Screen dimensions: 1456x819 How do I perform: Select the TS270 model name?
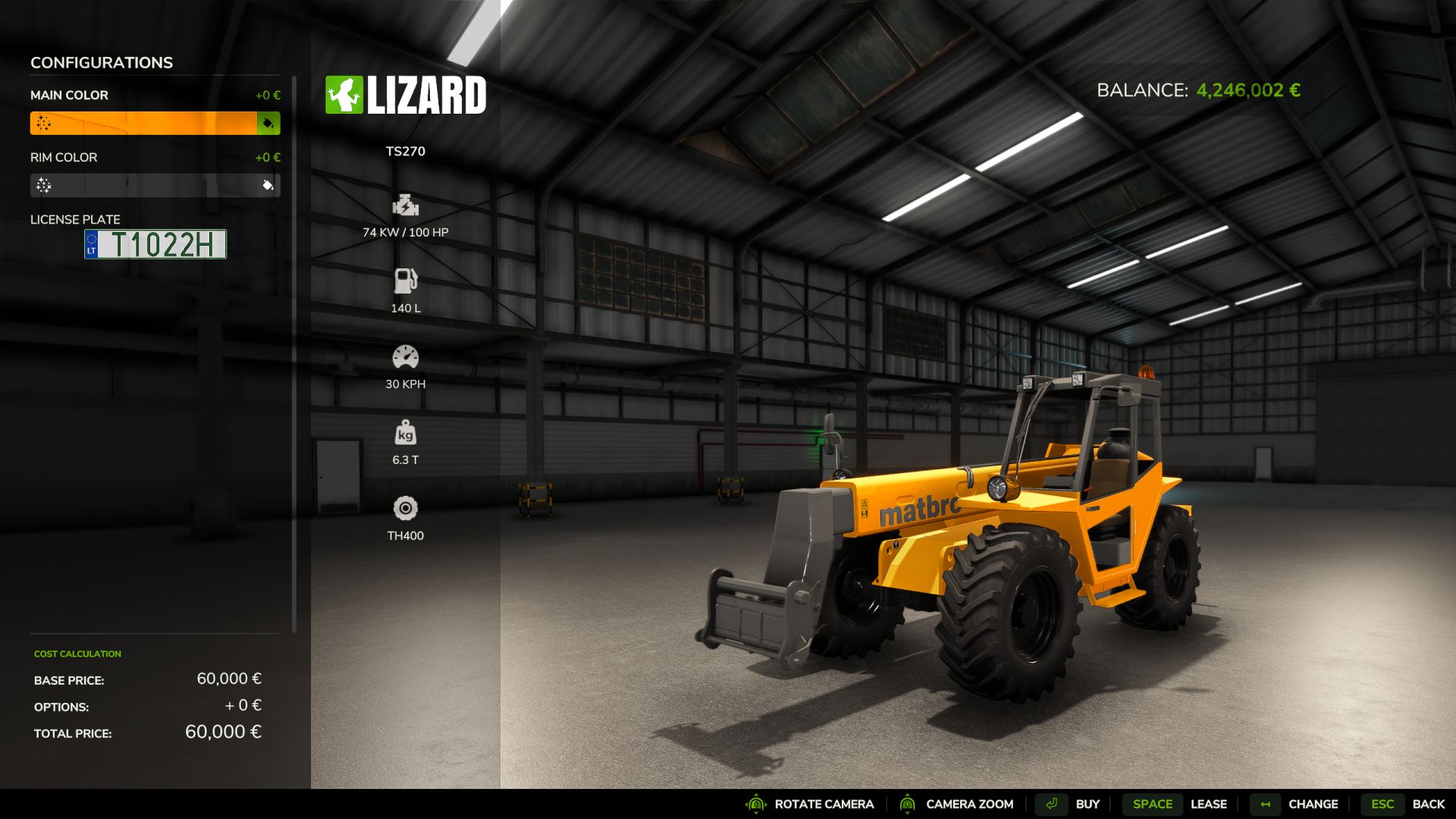click(x=406, y=151)
